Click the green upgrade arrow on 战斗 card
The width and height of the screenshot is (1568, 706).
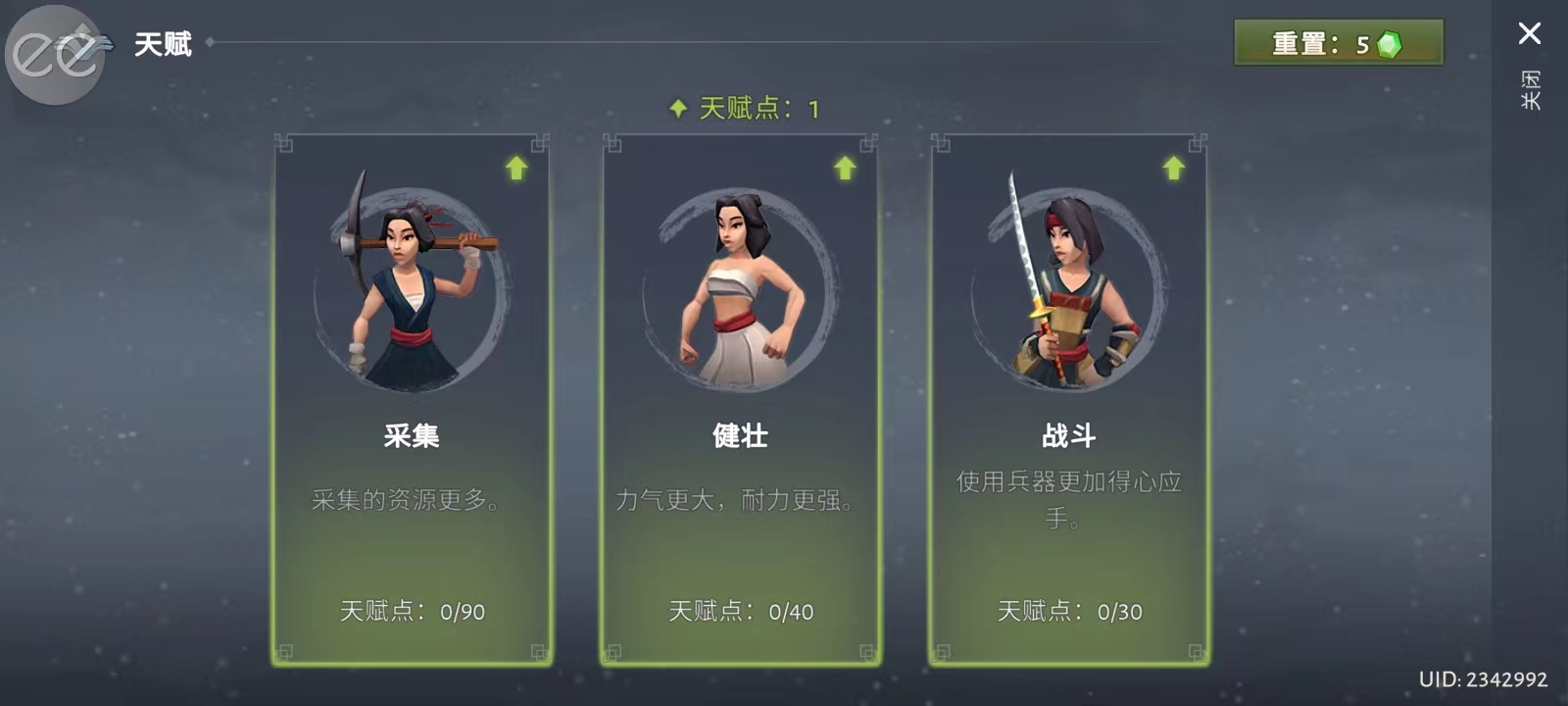pyautogui.click(x=1172, y=168)
